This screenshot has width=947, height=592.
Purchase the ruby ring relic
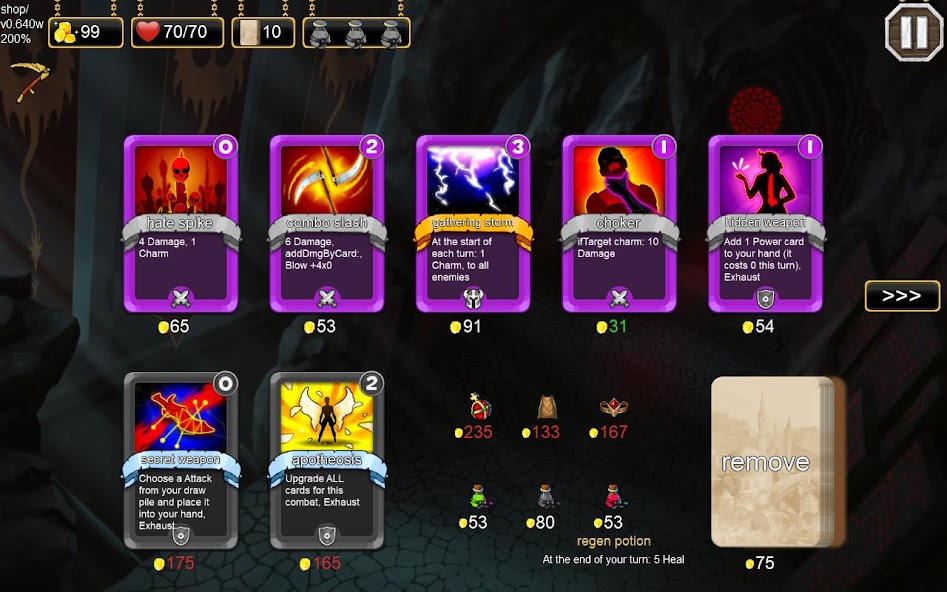[x=613, y=407]
